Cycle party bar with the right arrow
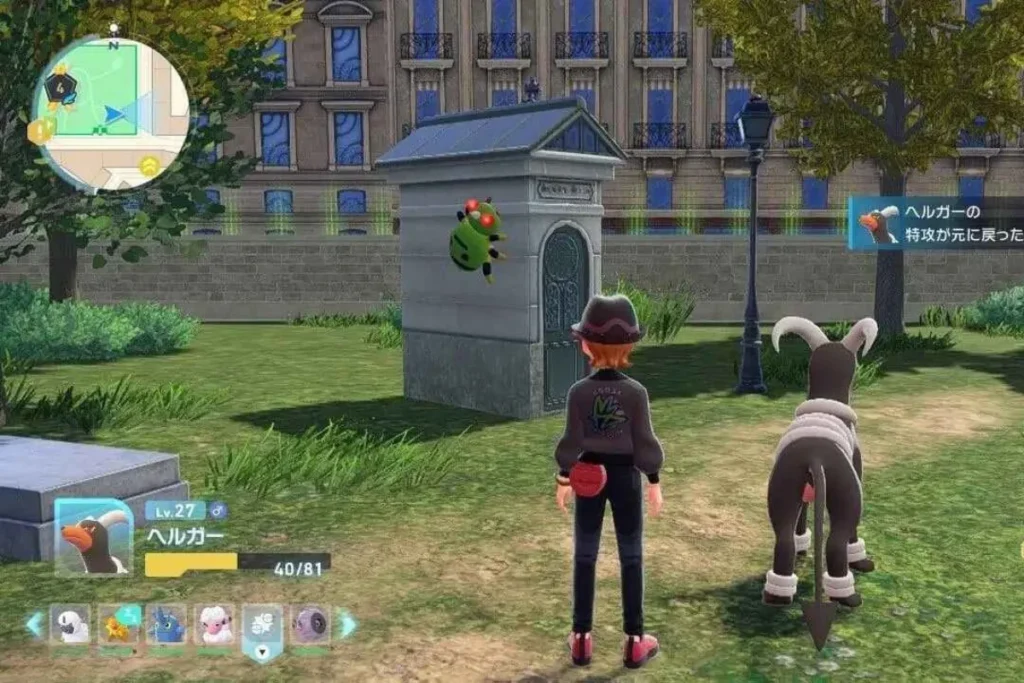This screenshot has height=683, width=1024. (x=347, y=625)
